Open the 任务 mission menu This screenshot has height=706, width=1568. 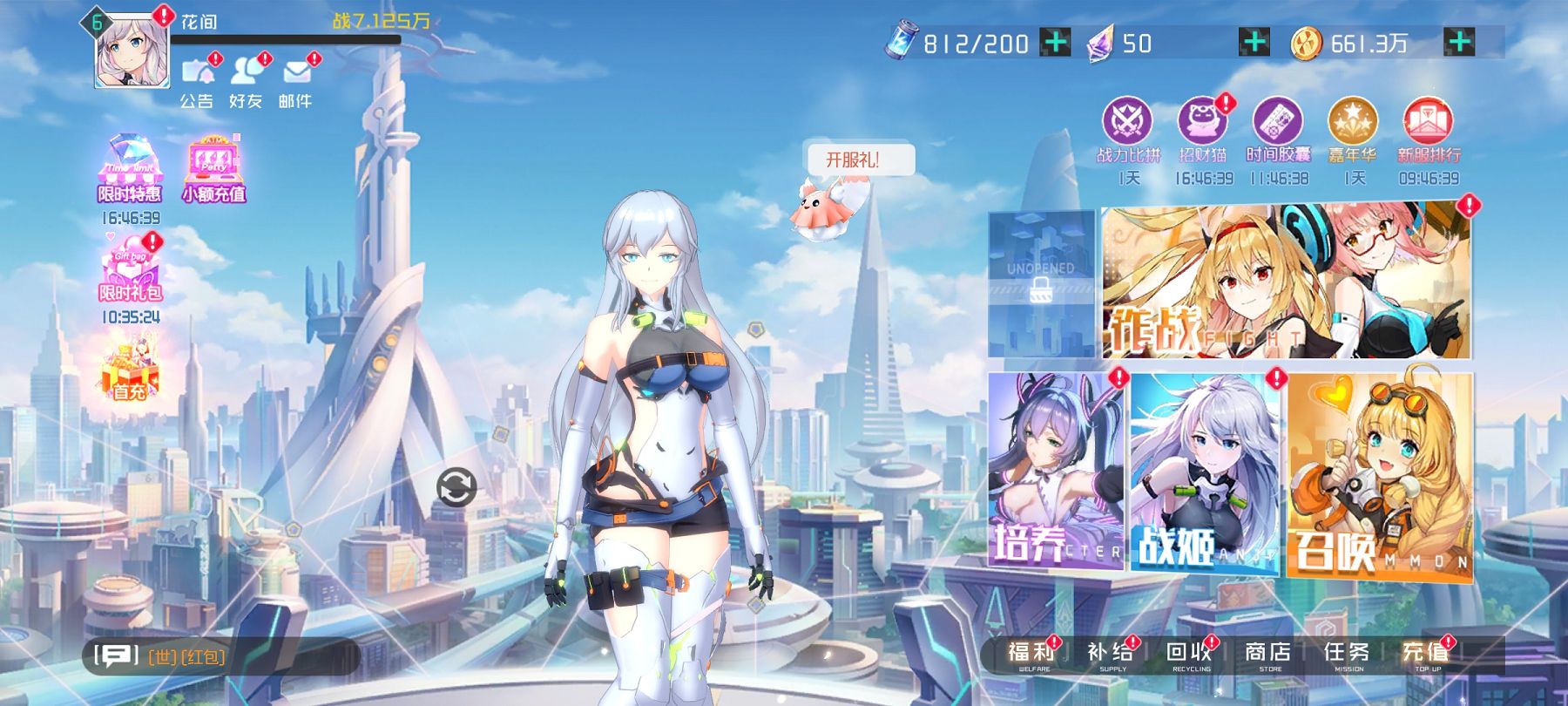pos(1347,655)
